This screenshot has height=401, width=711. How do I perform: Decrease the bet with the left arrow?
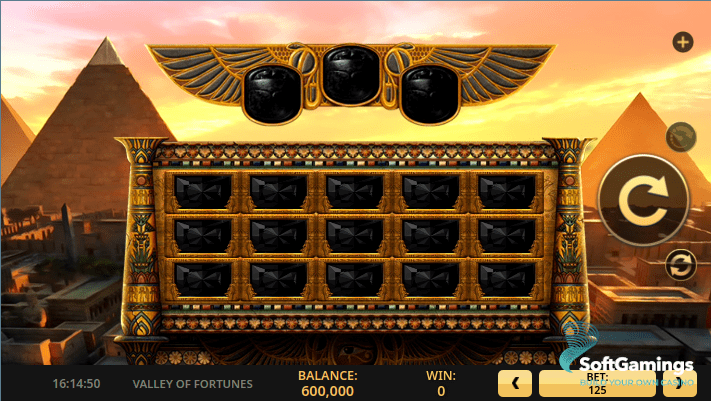pos(515,383)
